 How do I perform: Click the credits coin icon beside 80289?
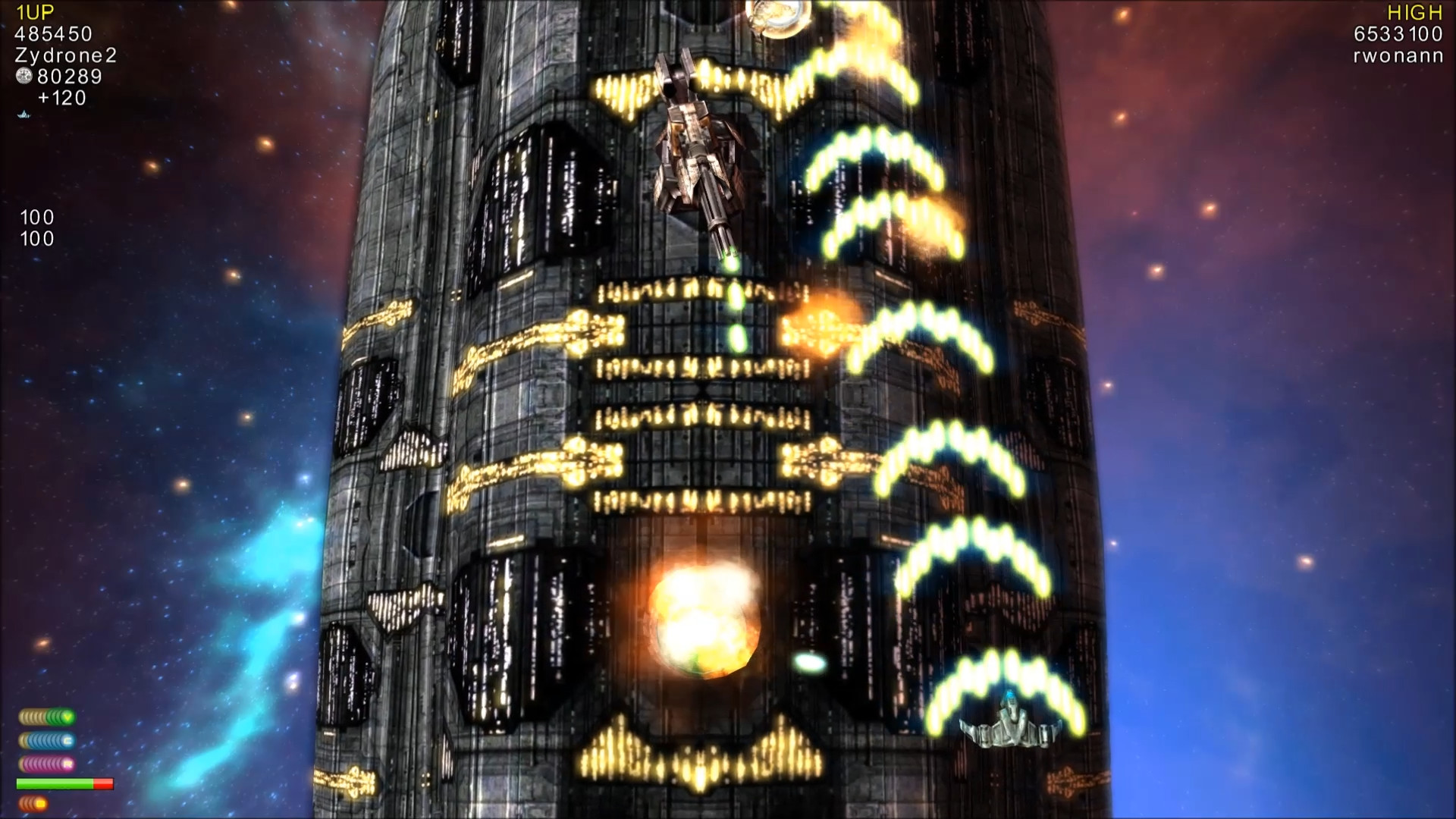coord(25,76)
